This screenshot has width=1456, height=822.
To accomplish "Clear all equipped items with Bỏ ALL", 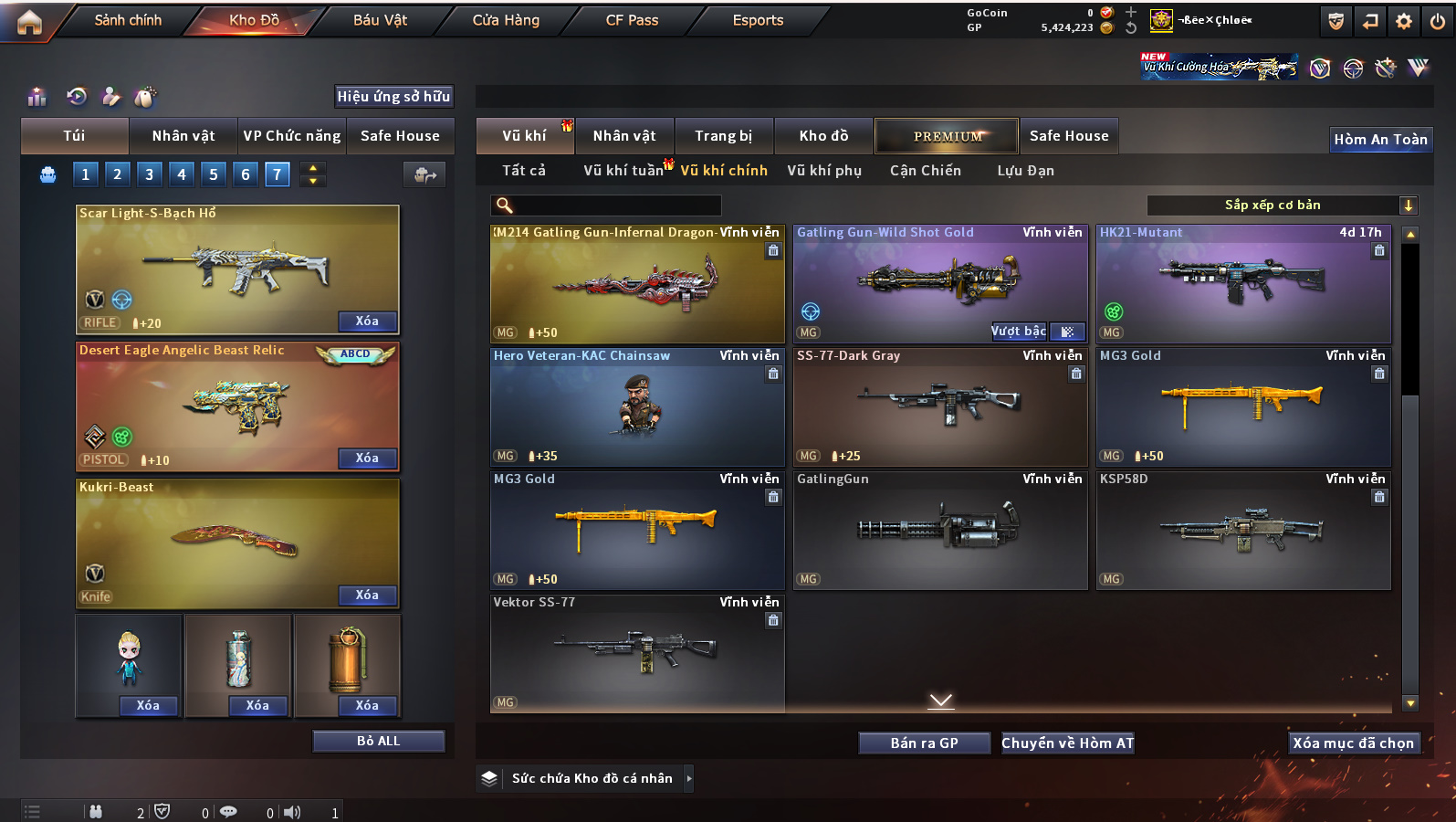I will coord(378,741).
